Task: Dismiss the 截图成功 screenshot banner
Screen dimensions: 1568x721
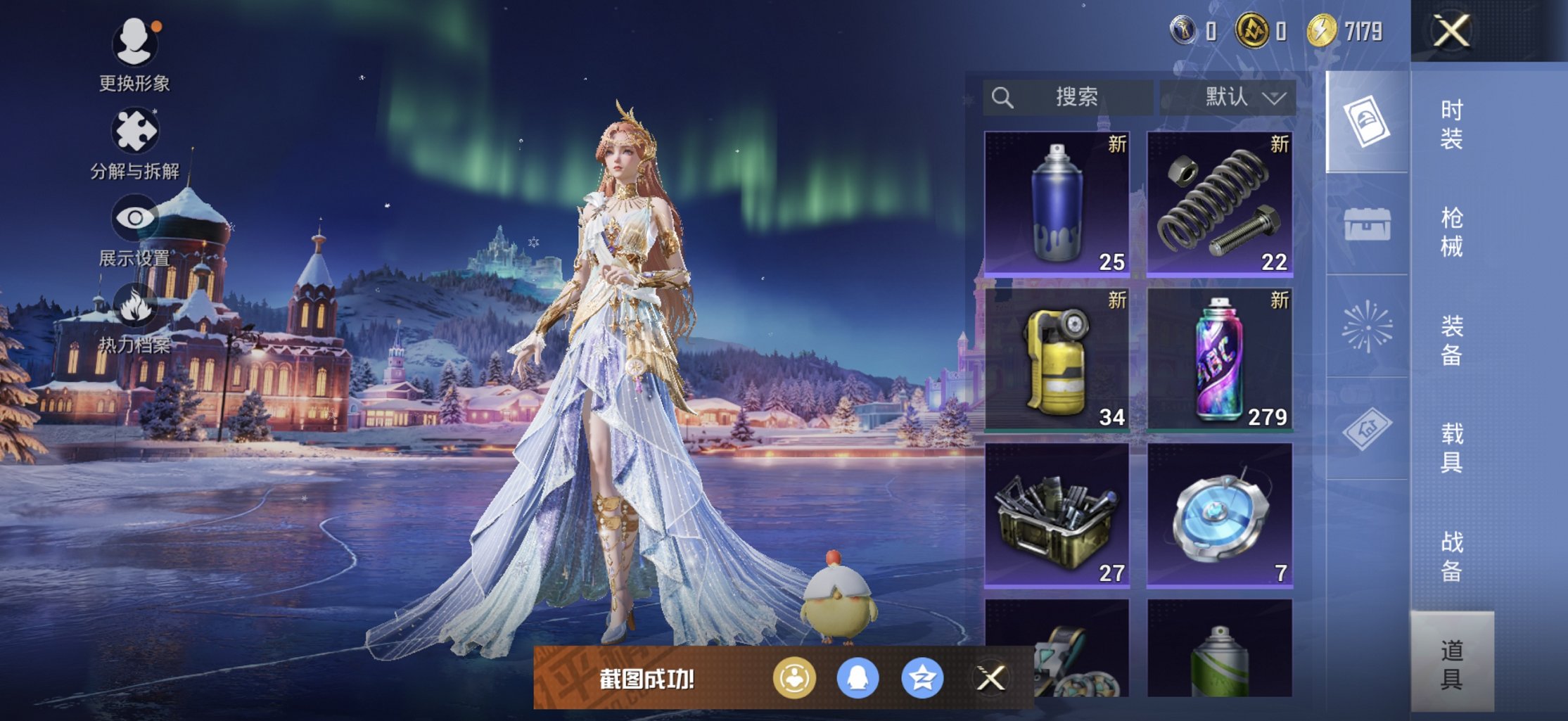Action: (990, 678)
